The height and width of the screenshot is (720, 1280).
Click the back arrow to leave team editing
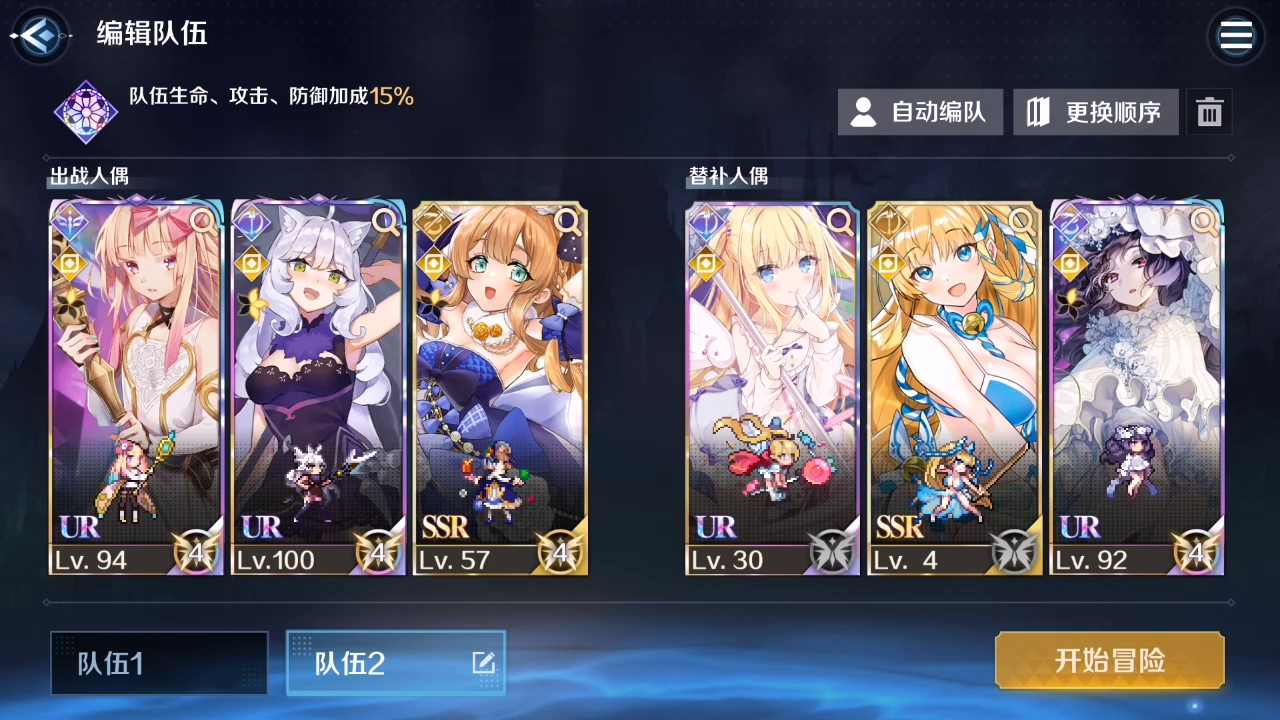pyautogui.click(x=38, y=35)
